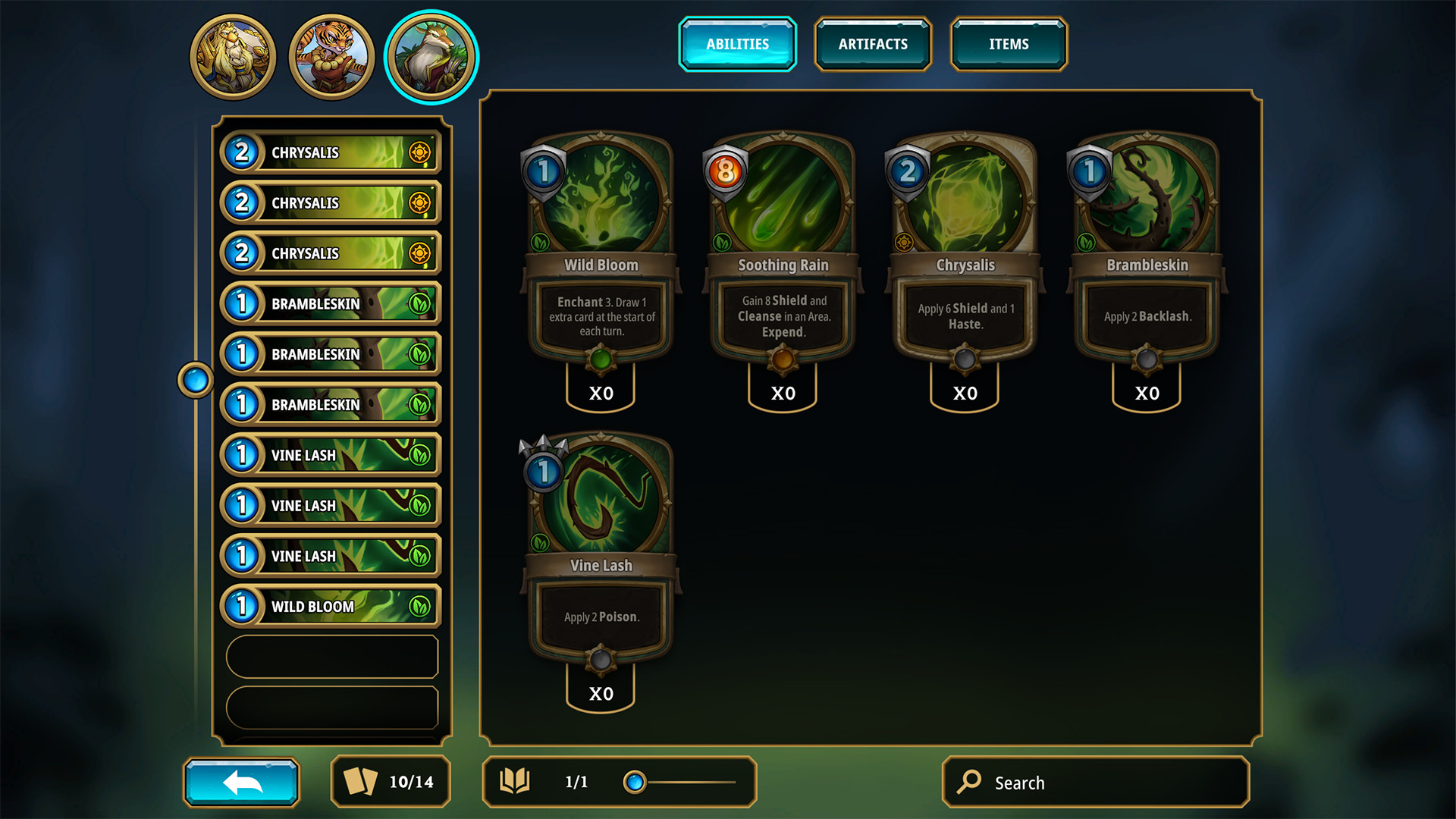This screenshot has width=1456, height=819.
Task: Click the page slider handle
Action: click(635, 782)
